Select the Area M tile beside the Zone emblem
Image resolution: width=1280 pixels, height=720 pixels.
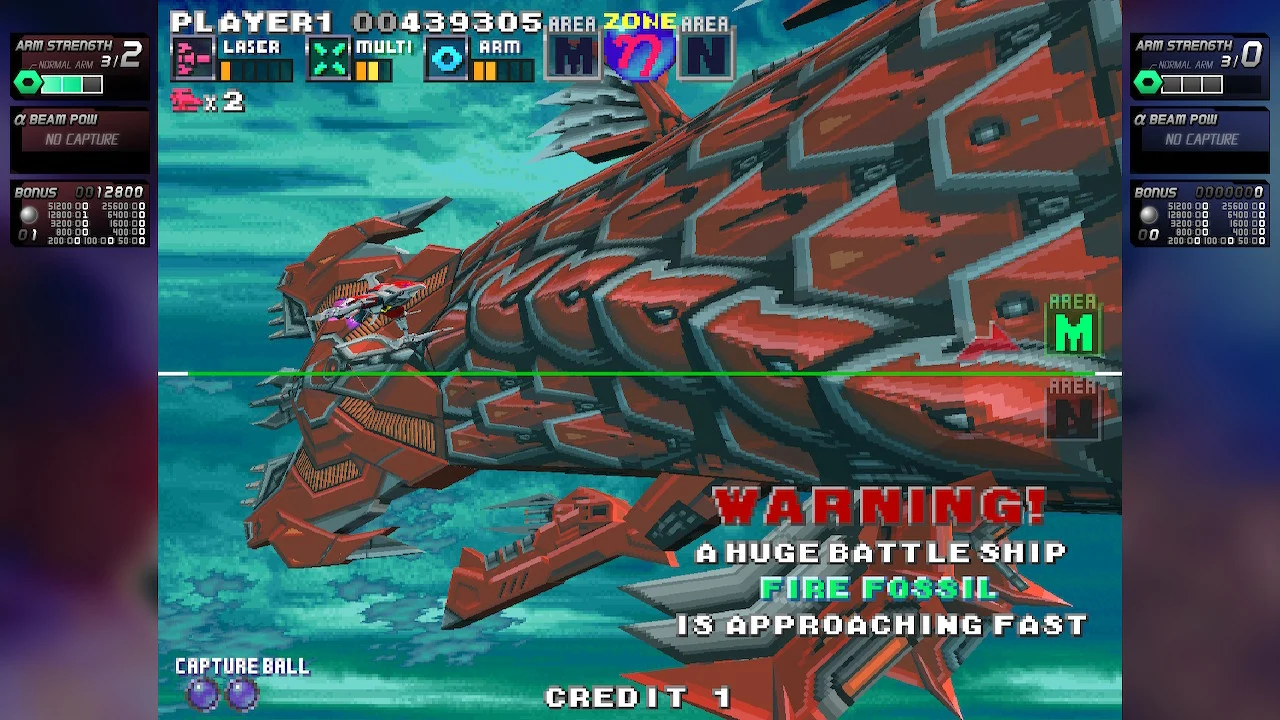pos(574,56)
